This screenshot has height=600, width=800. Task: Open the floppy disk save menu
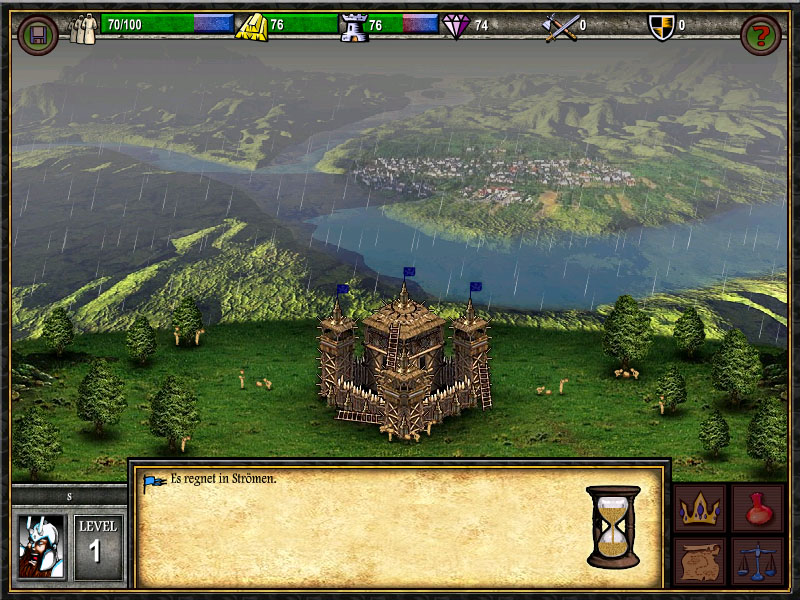click(38, 35)
